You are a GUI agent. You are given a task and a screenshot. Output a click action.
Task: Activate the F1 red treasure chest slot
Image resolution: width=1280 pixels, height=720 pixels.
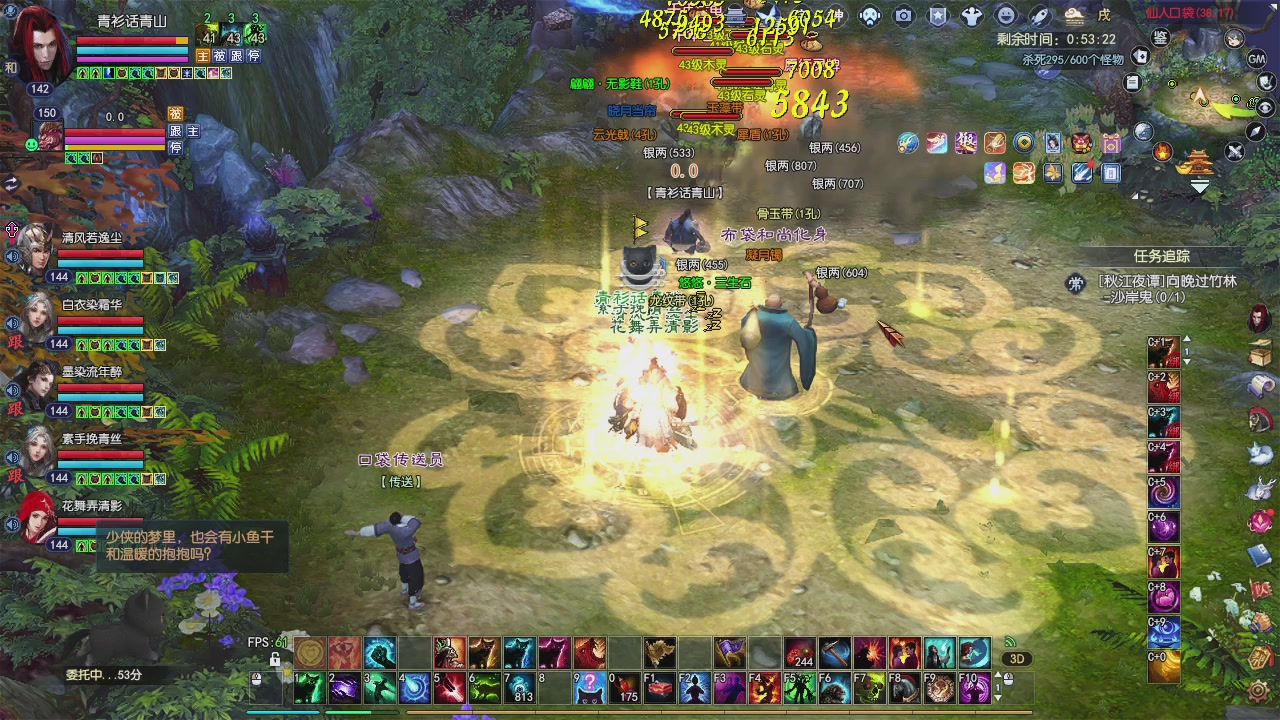point(660,687)
